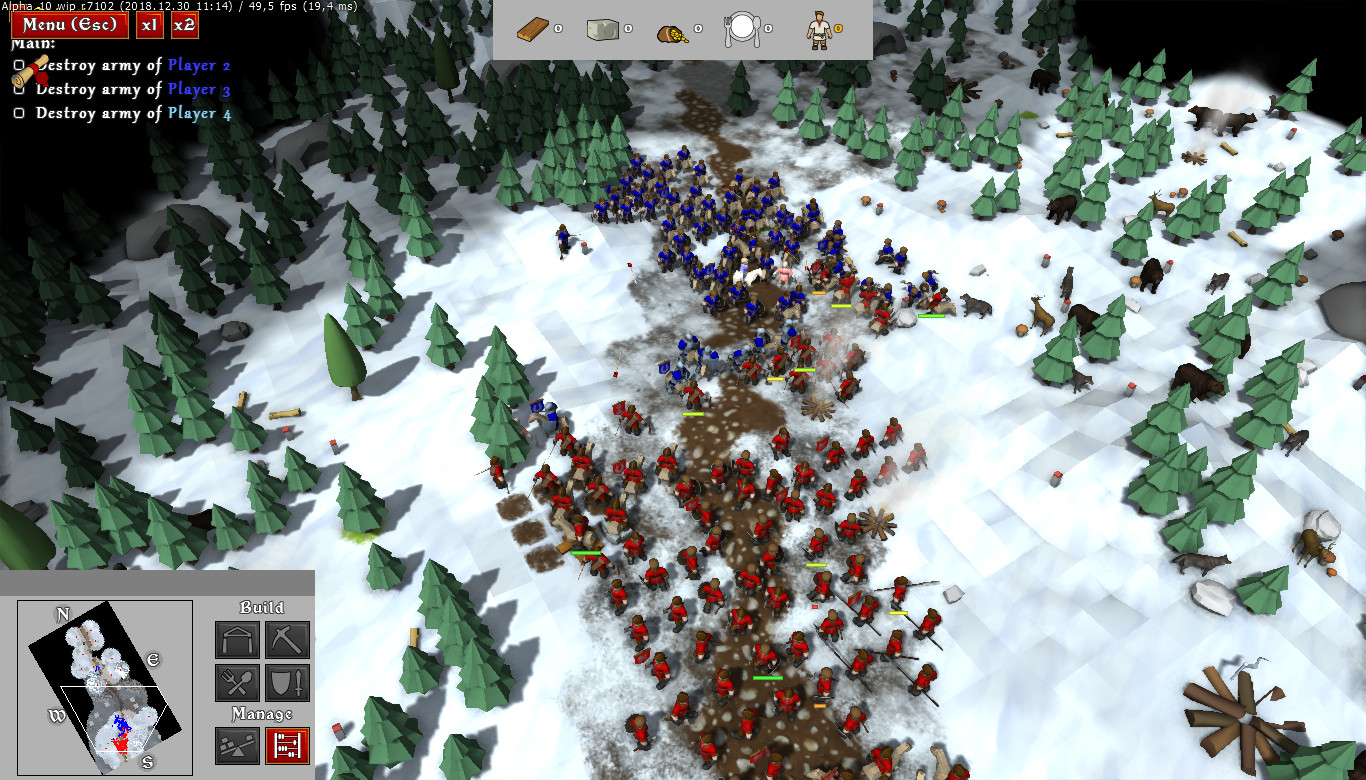Open the pickaxe resource buildings category
This screenshot has height=780, width=1366.
287,640
